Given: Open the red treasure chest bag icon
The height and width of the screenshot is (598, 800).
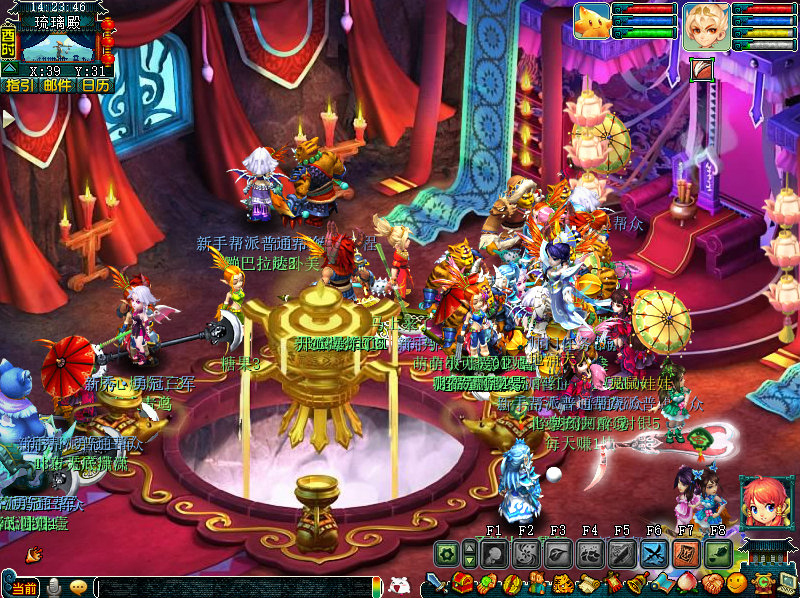Looking at the screenshot, I should coord(463,584).
